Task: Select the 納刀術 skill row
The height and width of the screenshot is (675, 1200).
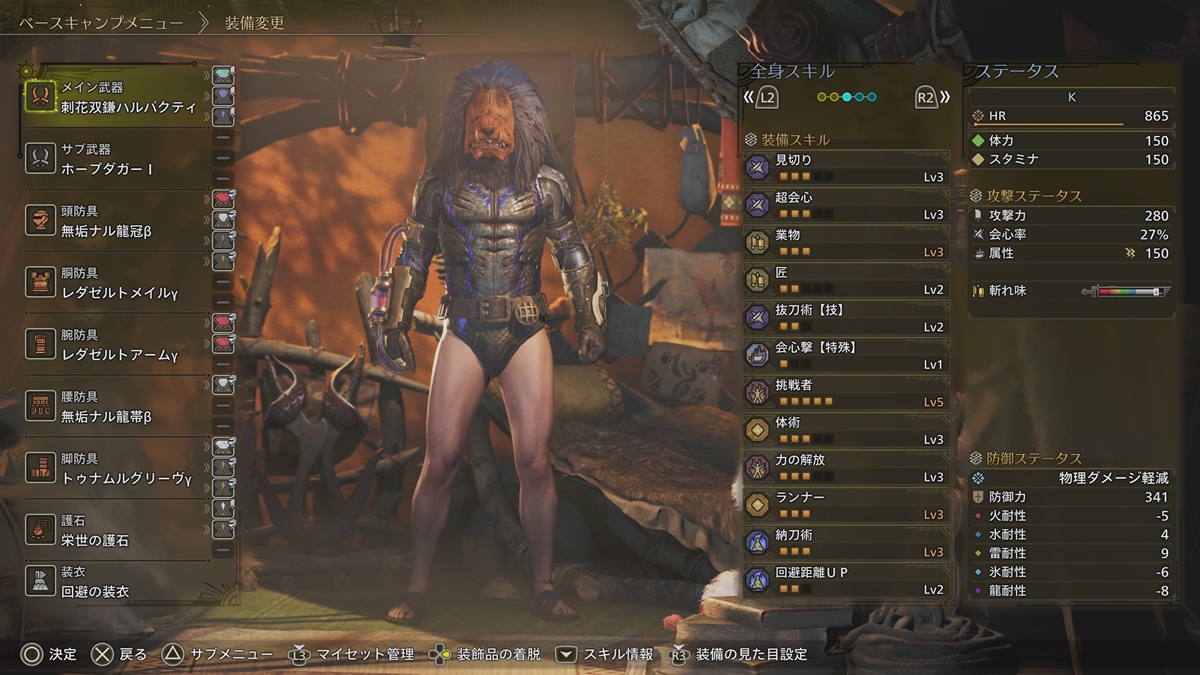Action: pyautogui.click(x=846, y=542)
